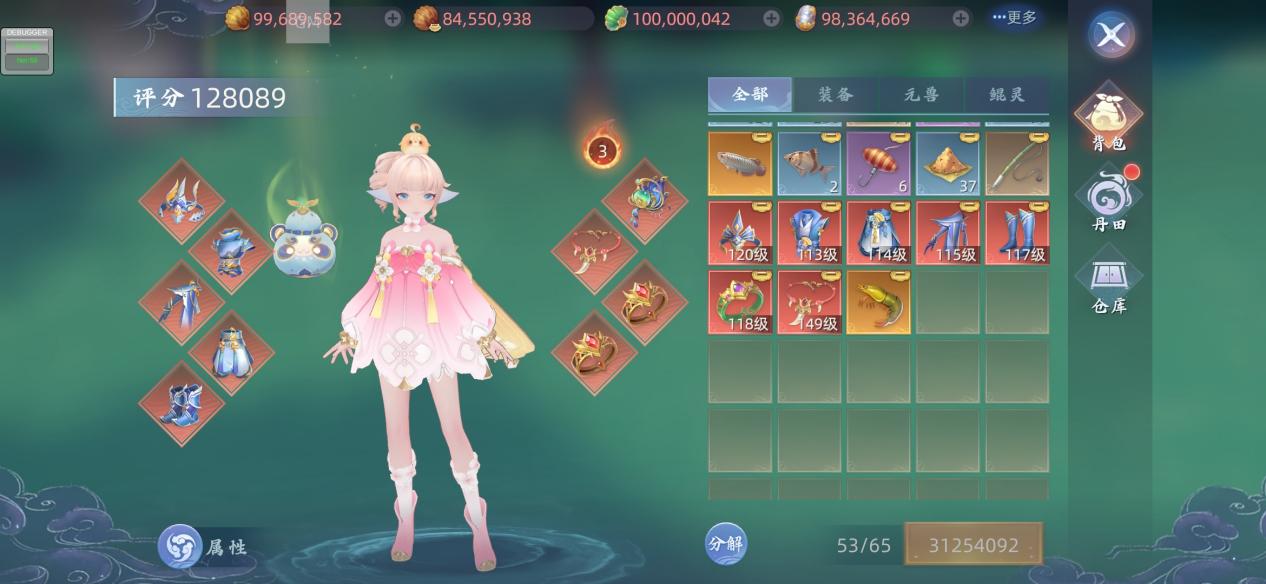Select the level 117 boots in bag
This screenshot has width=1266, height=584.
pyautogui.click(x=1017, y=233)
